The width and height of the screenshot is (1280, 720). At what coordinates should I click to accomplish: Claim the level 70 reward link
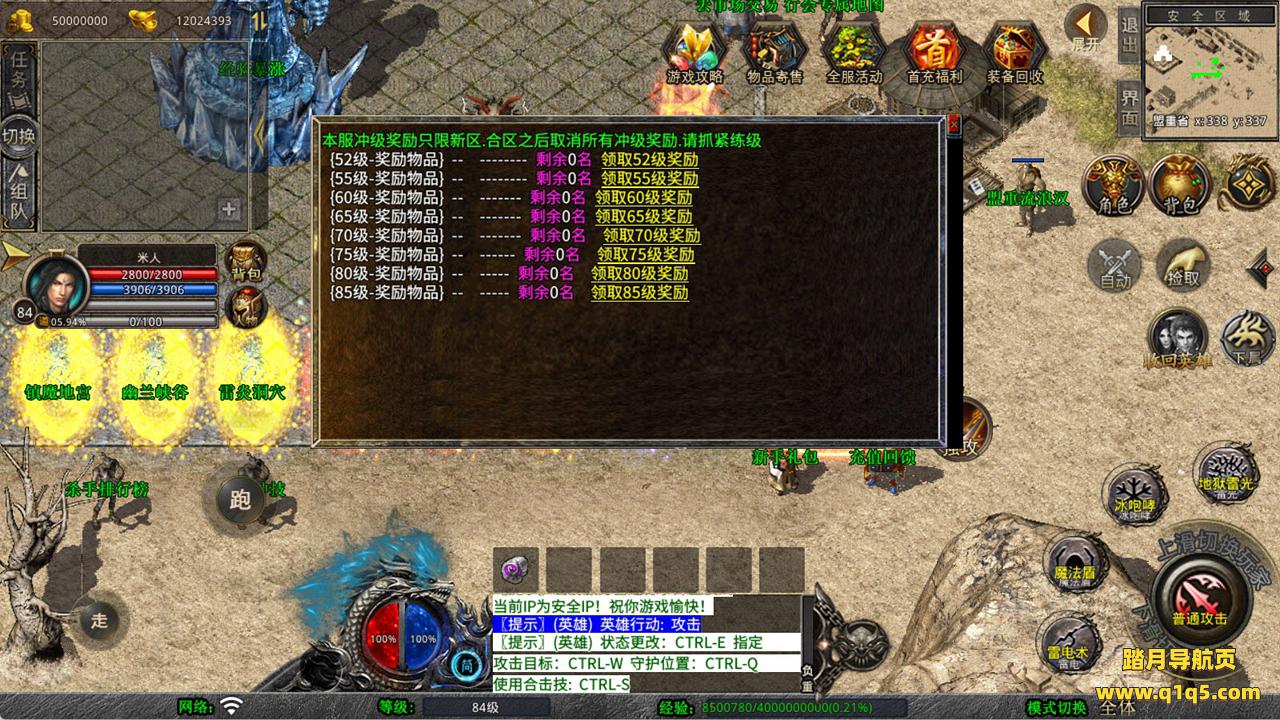tap(651, 236)
